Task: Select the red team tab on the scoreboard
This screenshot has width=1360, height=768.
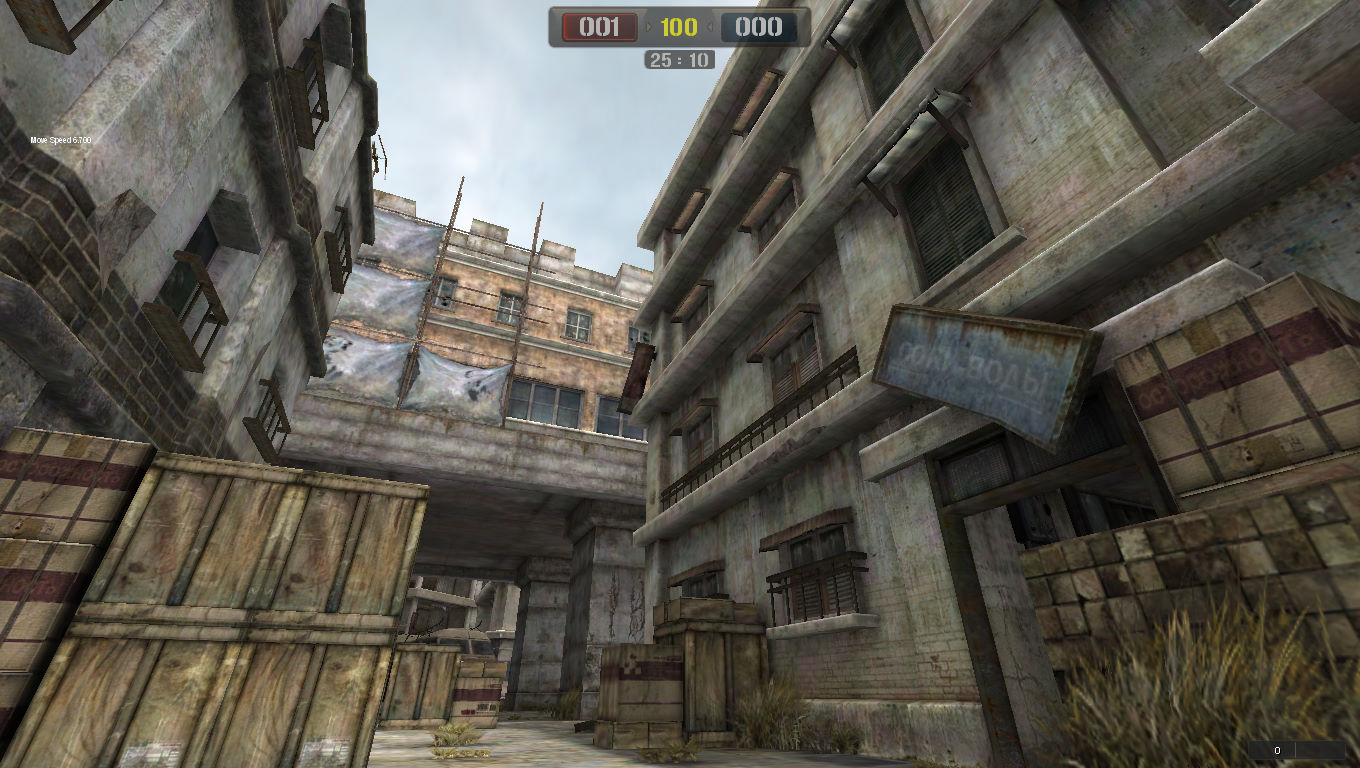Action: coord(597,28)
